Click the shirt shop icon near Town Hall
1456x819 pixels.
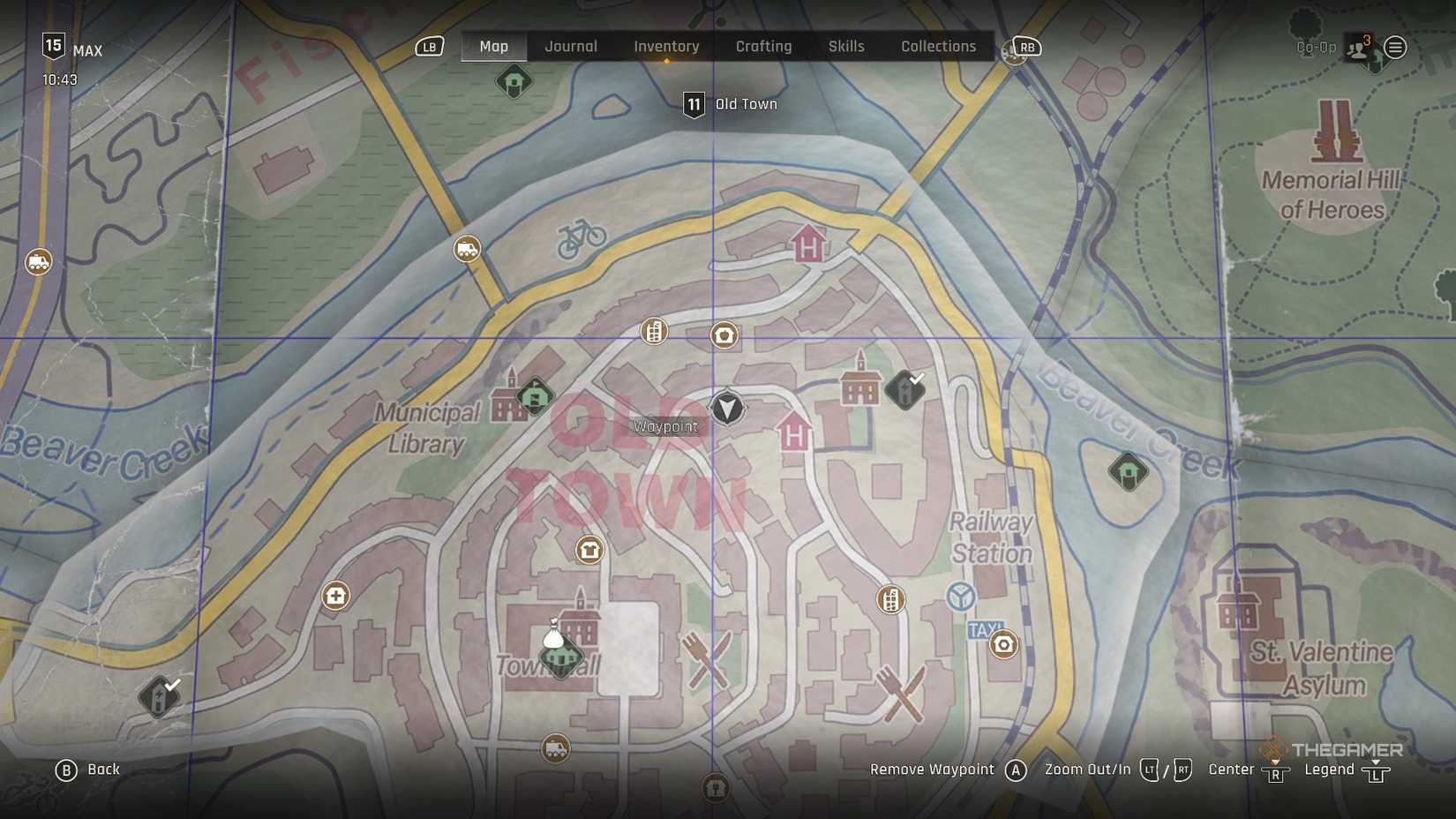click(588, 550)
